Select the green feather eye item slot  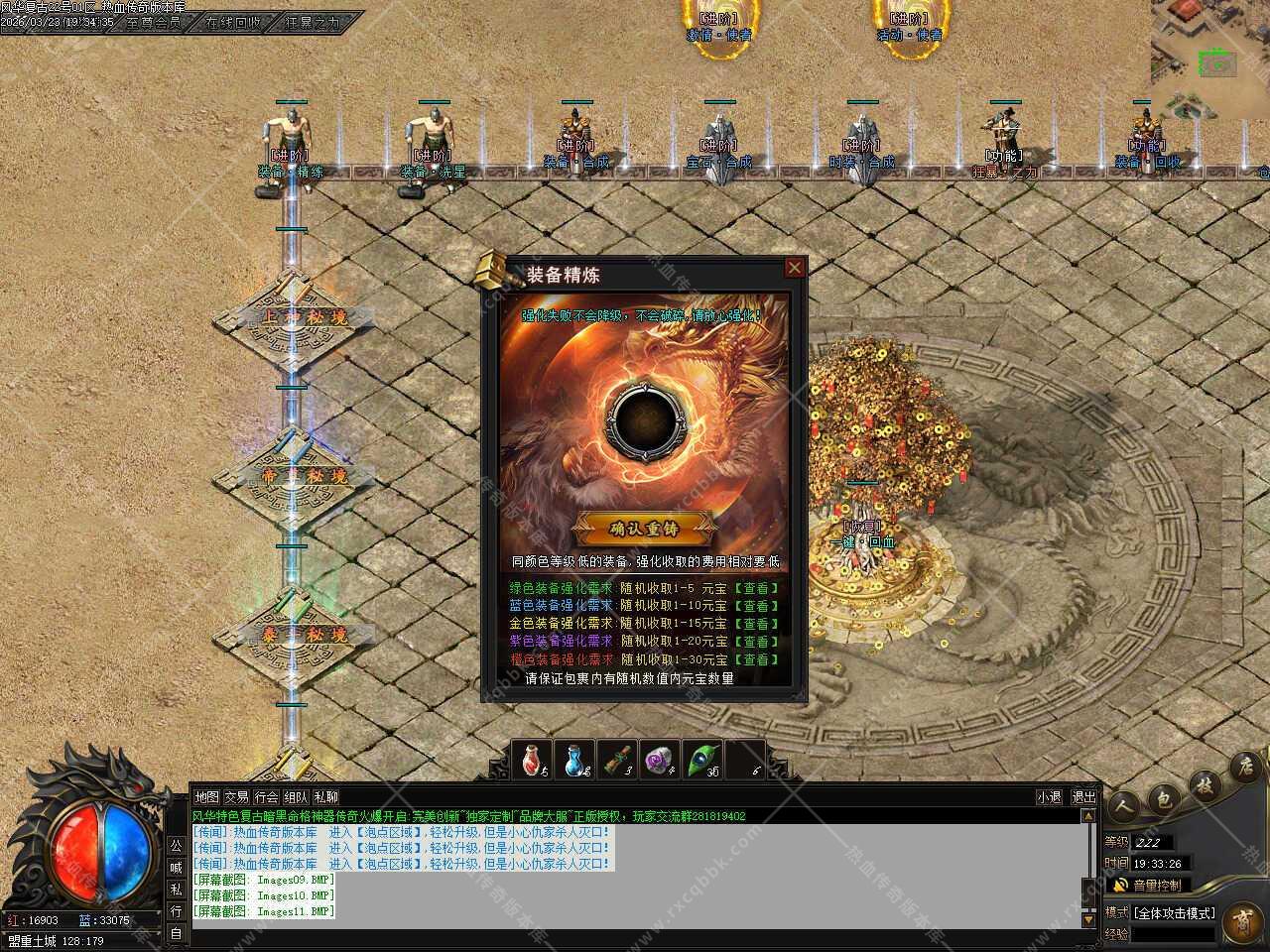701,760
